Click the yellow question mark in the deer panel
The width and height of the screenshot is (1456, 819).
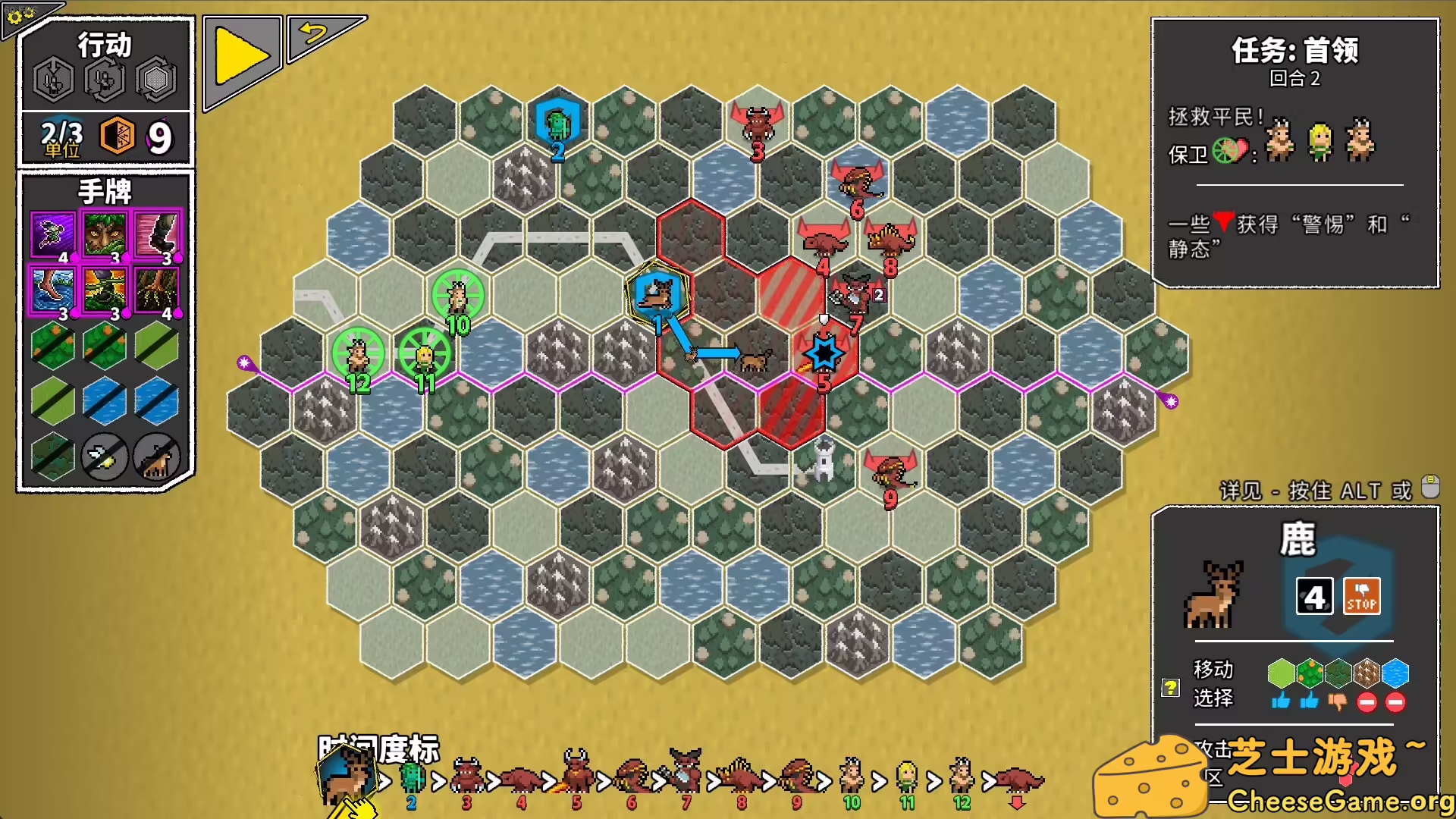point(1171,688)
